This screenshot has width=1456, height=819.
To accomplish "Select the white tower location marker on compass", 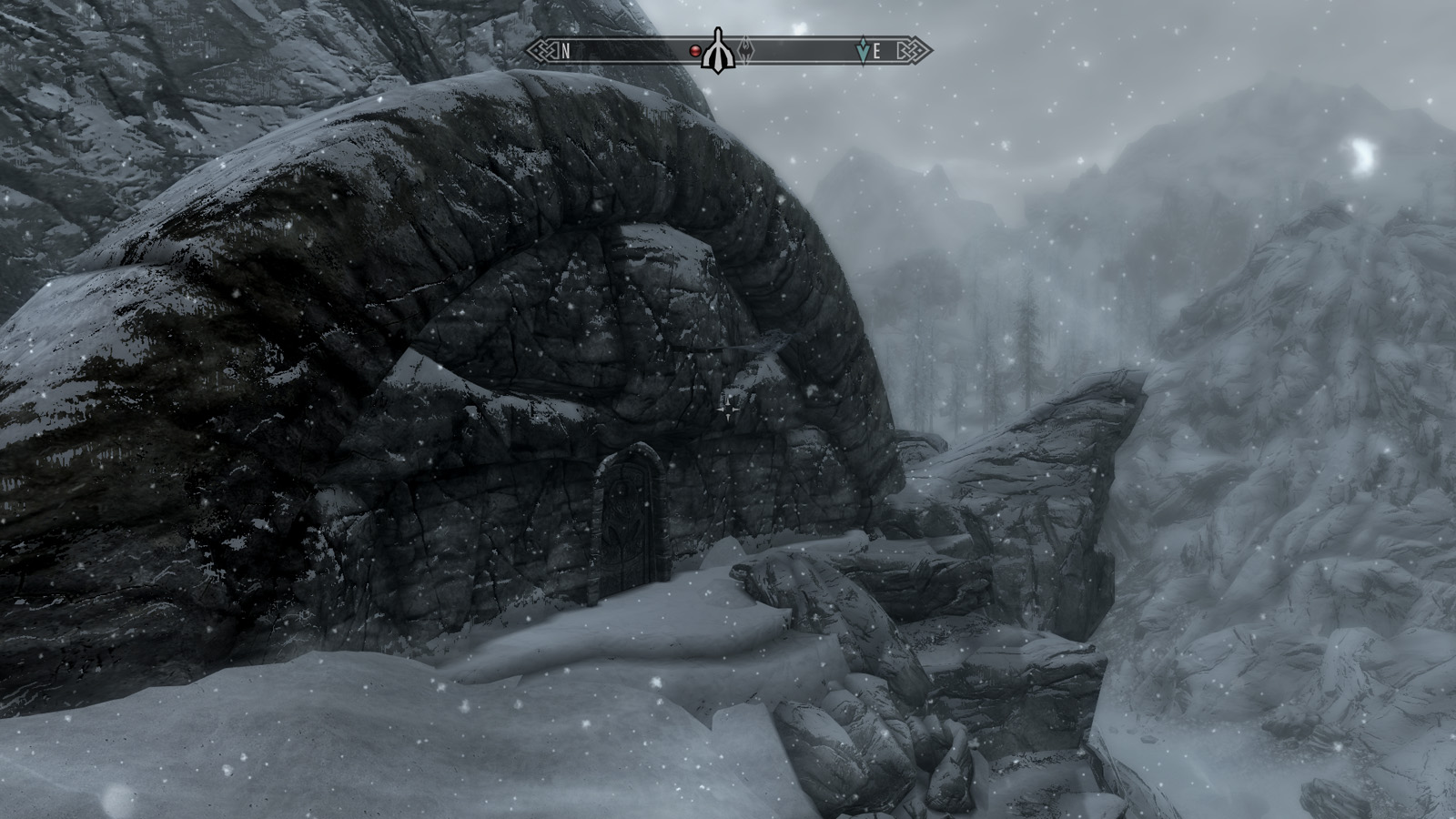I will point(718,51).
